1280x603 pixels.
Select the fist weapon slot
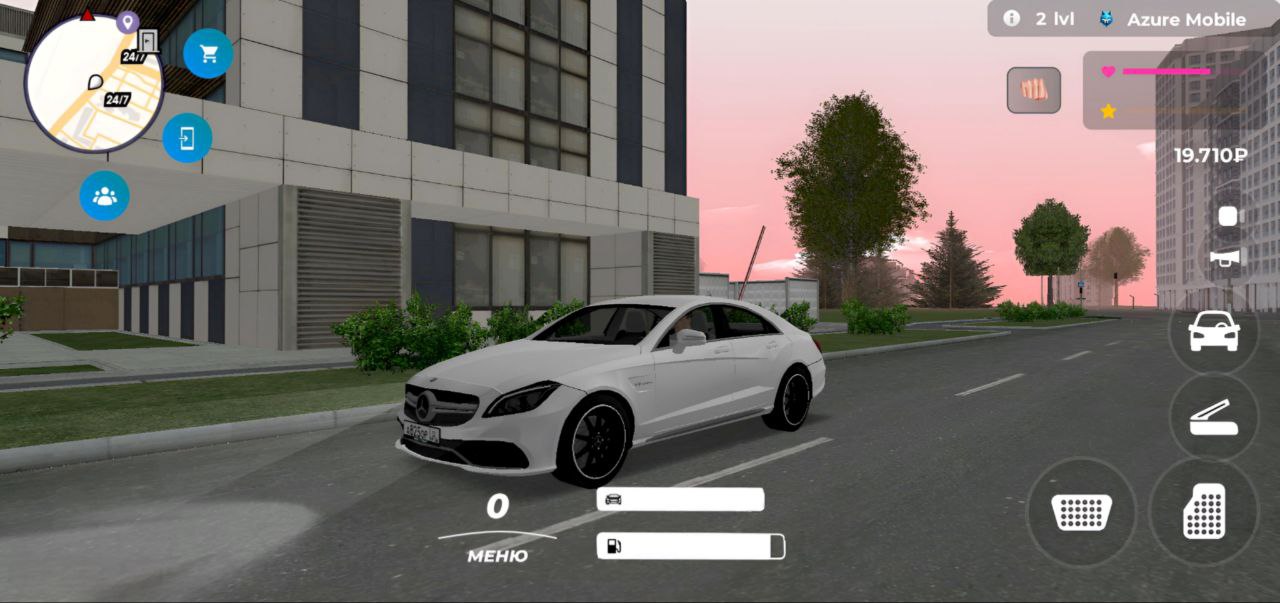tap(1033, 90)
